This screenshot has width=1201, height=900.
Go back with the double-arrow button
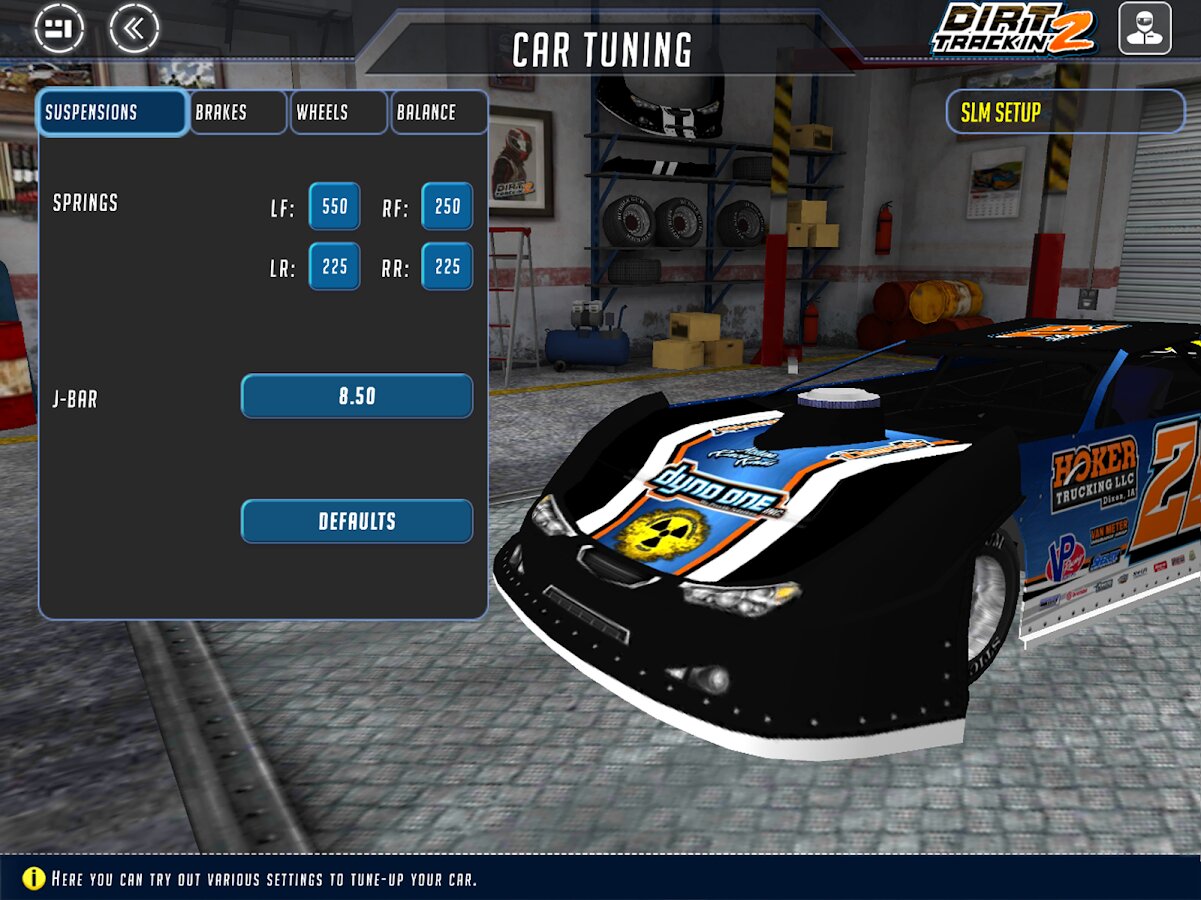pos(134,29)
